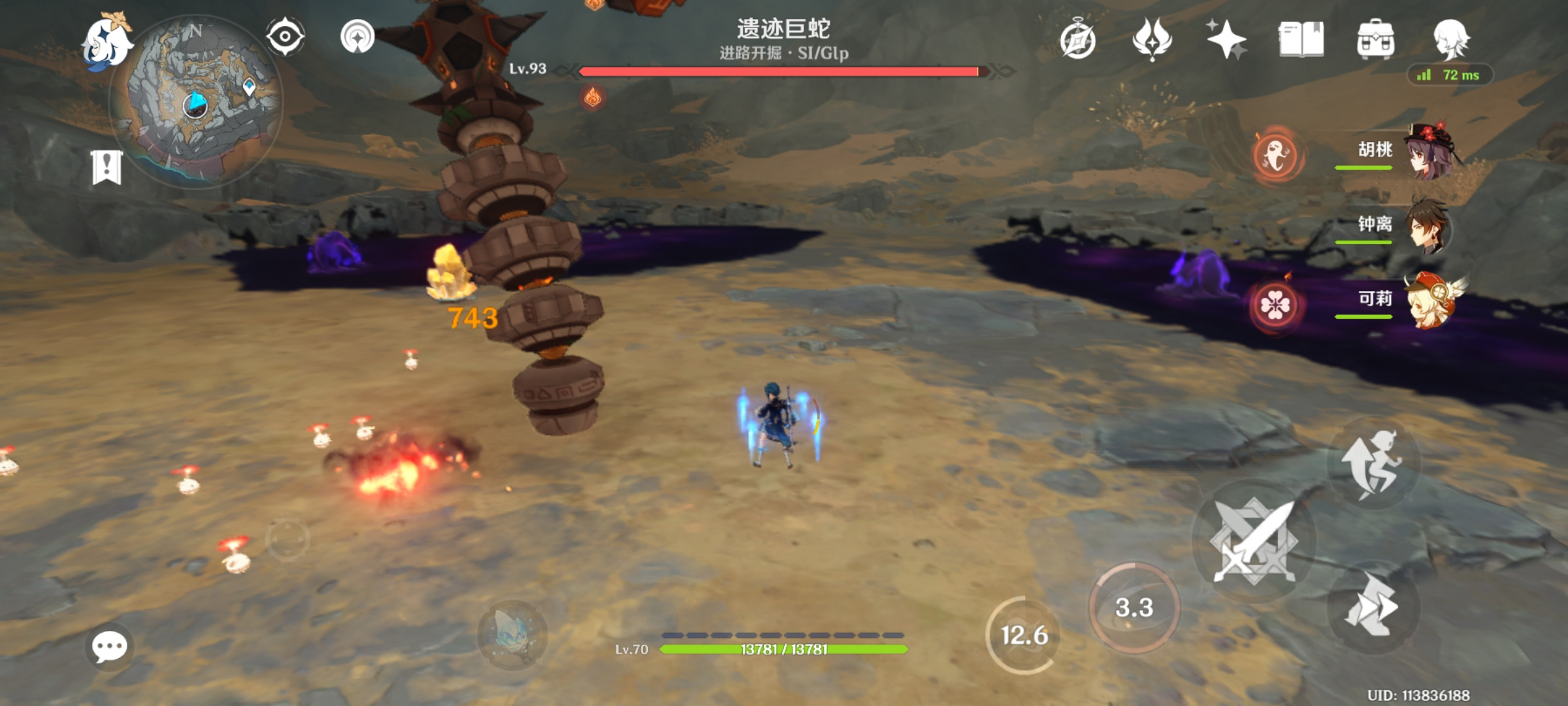Open the quest bookmark icon
This screenshot has width=1568, height=706.
click(106, 167)
